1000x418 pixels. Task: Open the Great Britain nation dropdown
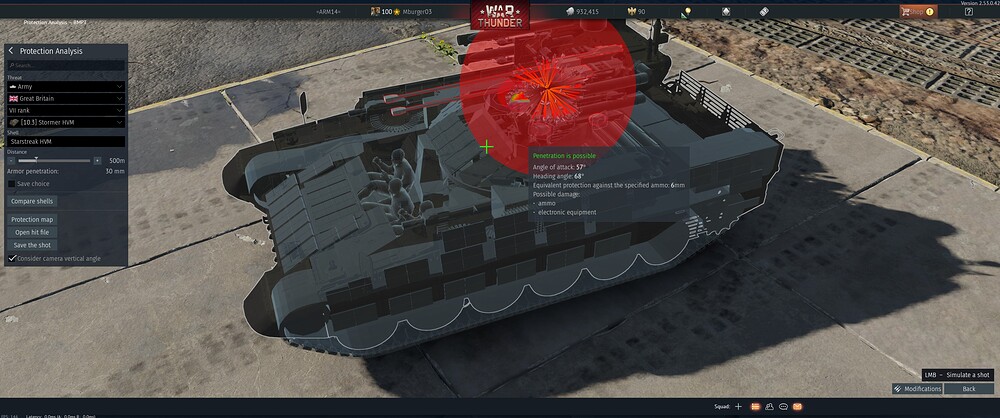point(66,99)
